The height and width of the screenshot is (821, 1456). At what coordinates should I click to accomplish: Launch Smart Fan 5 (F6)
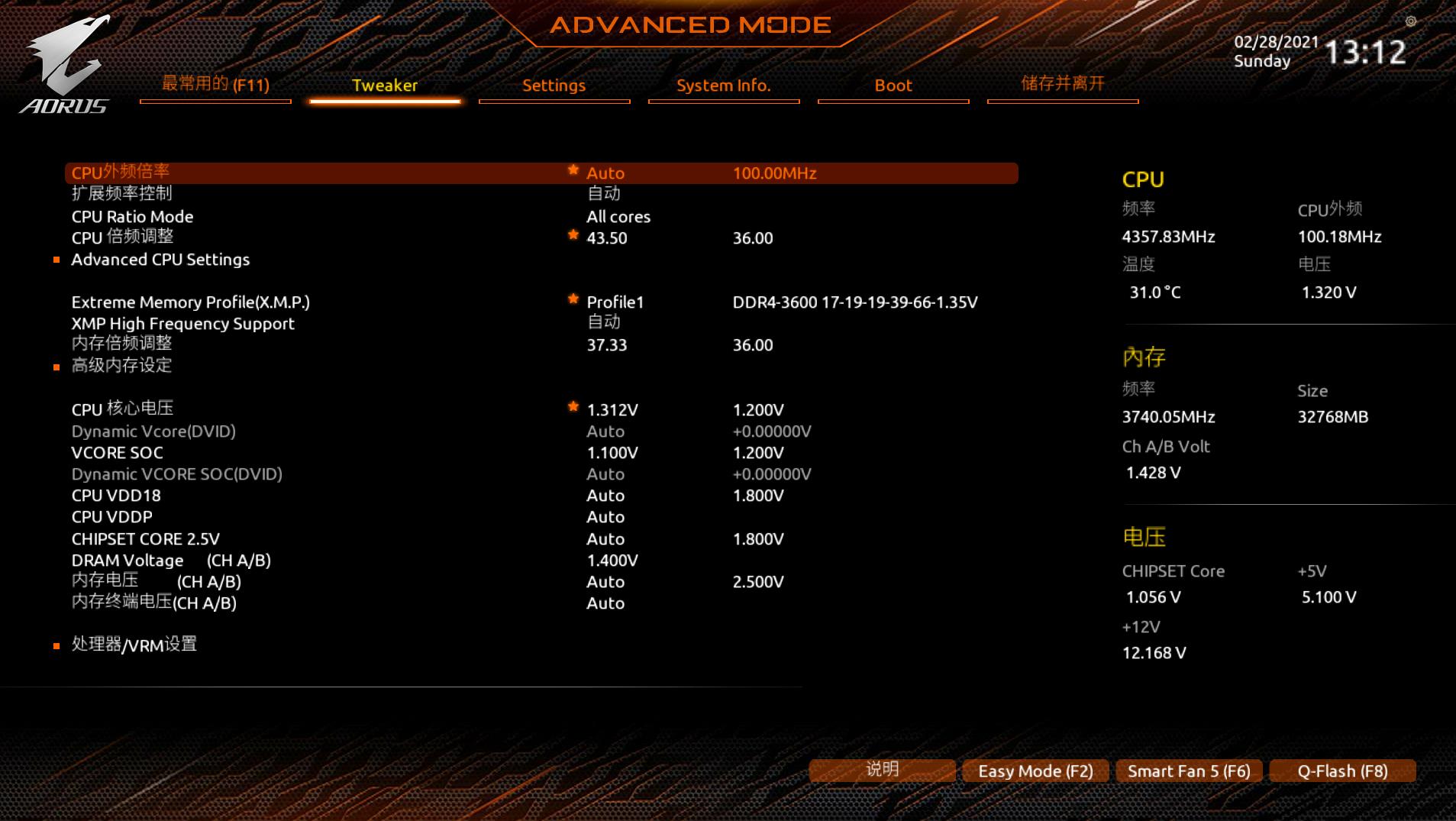tap(1189, 771)
